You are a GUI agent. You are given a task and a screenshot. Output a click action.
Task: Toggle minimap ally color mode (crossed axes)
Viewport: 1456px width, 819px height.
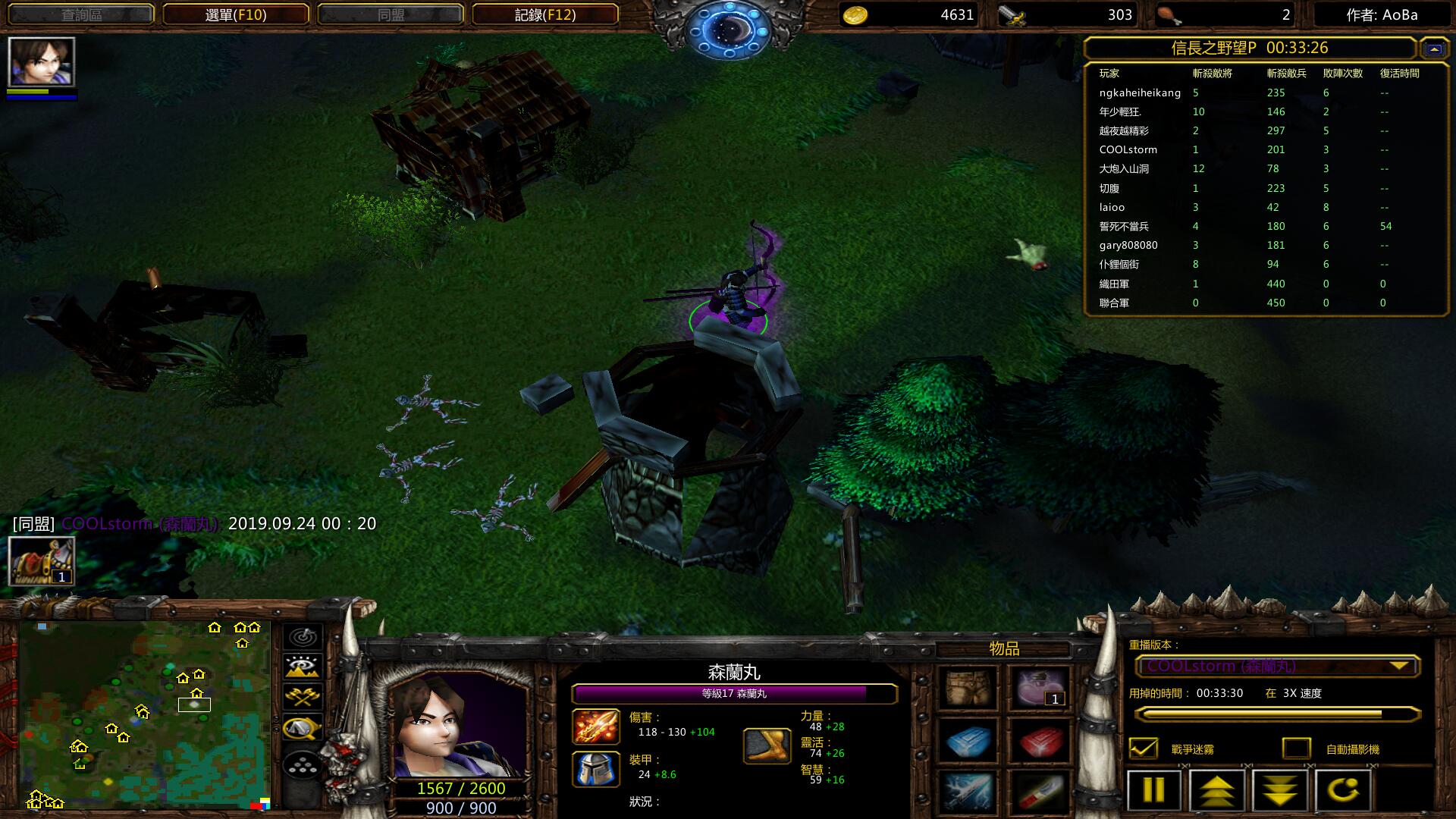pos(303,697)
